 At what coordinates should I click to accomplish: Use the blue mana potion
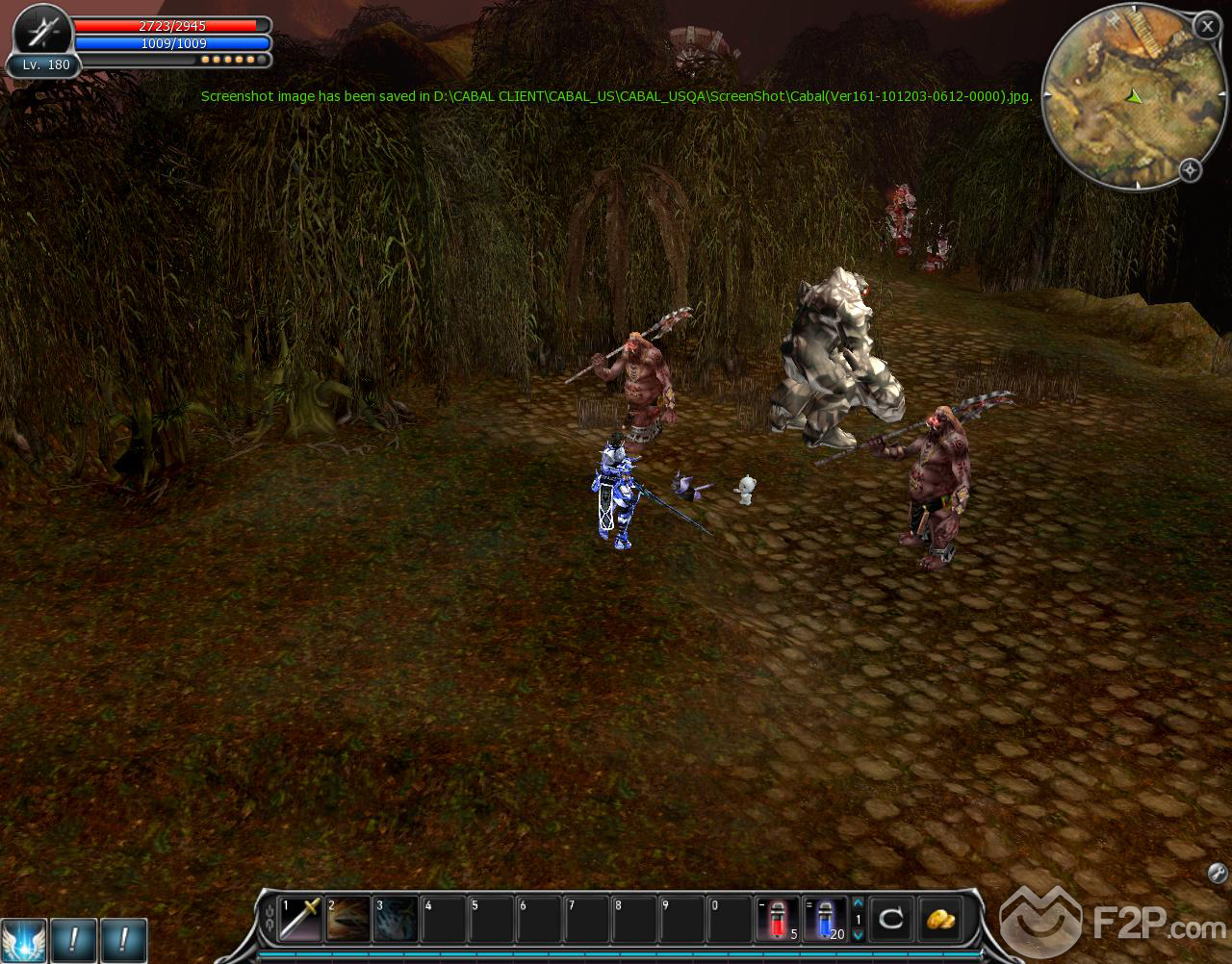(x=826, y=918)
